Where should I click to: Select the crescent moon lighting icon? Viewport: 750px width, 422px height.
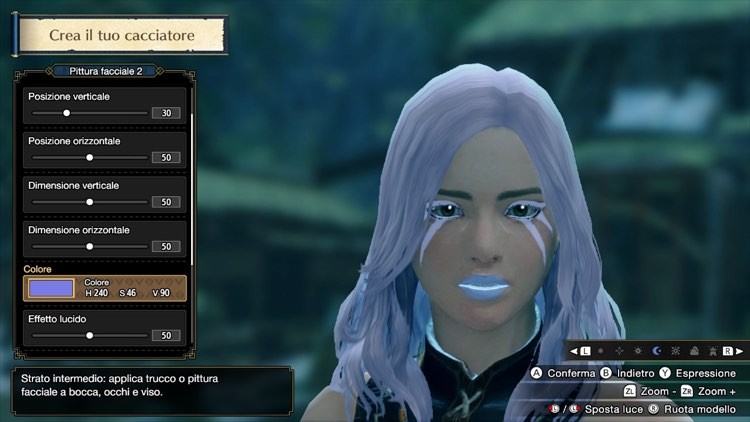657,351
